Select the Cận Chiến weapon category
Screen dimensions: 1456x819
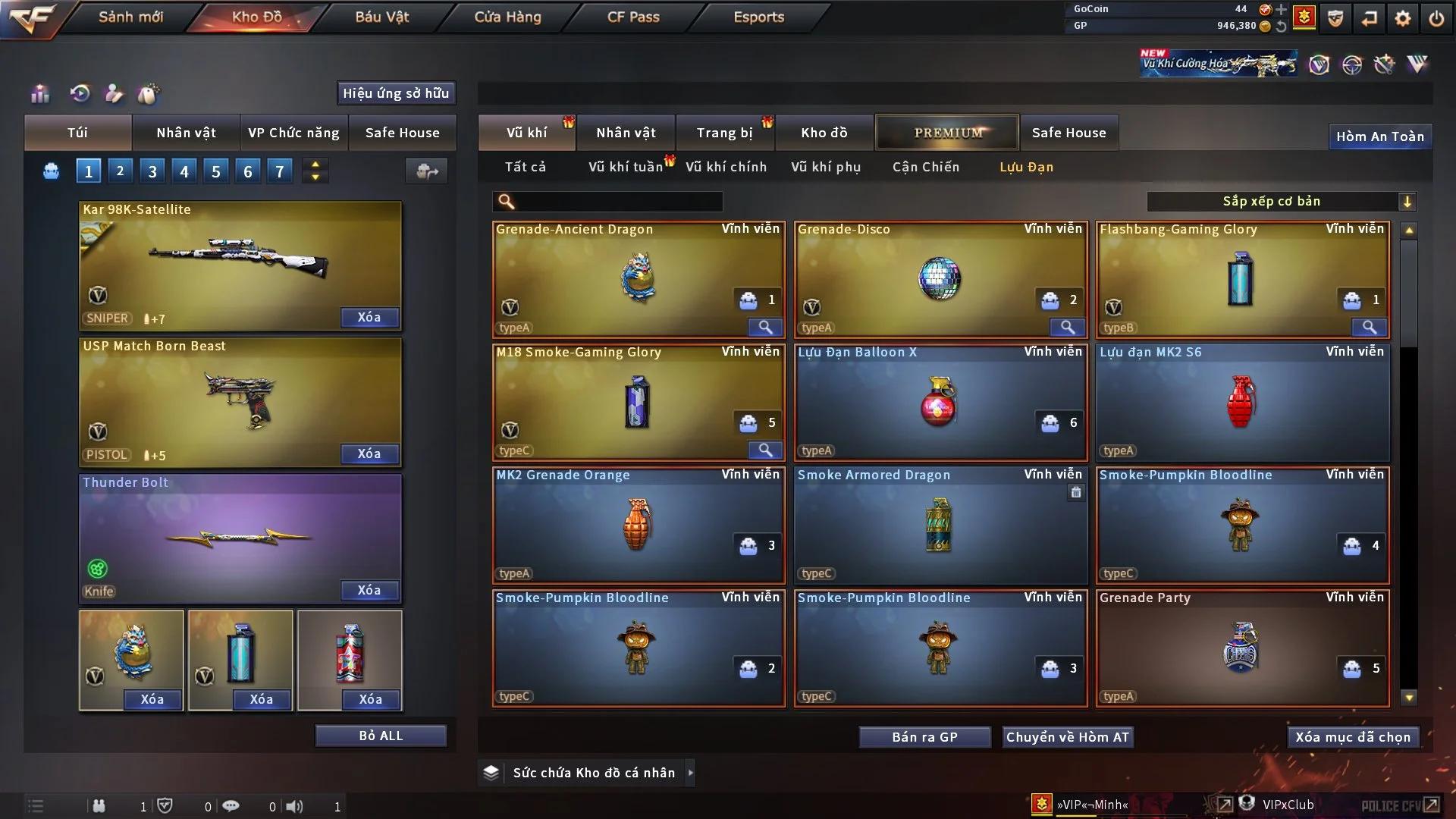click(x=925, y=167)
